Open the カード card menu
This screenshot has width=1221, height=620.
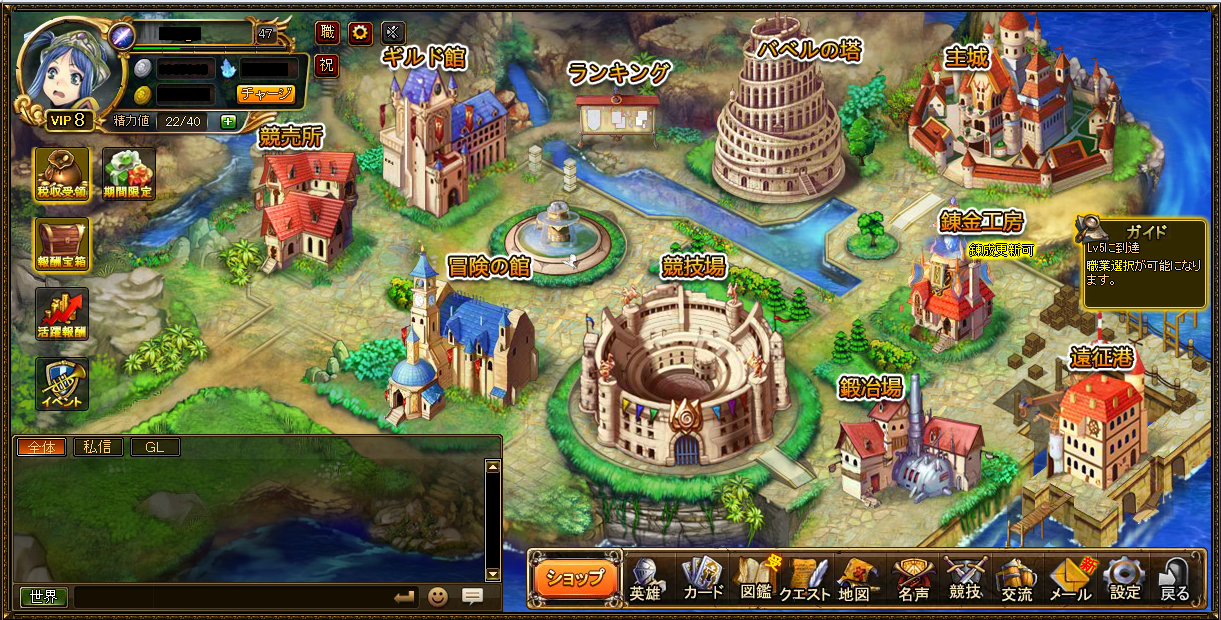click(703, 579)
